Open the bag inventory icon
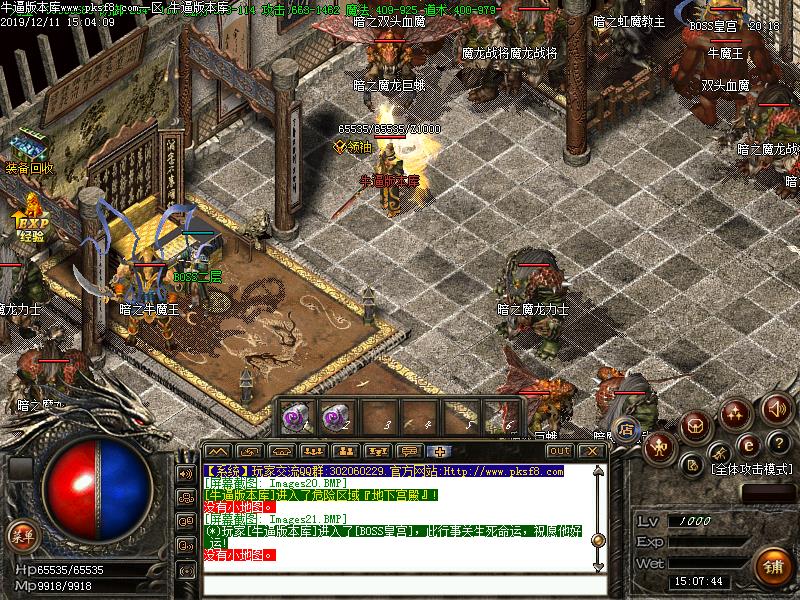The height and width of the screenshot is (600, 800). pos(697,424)
